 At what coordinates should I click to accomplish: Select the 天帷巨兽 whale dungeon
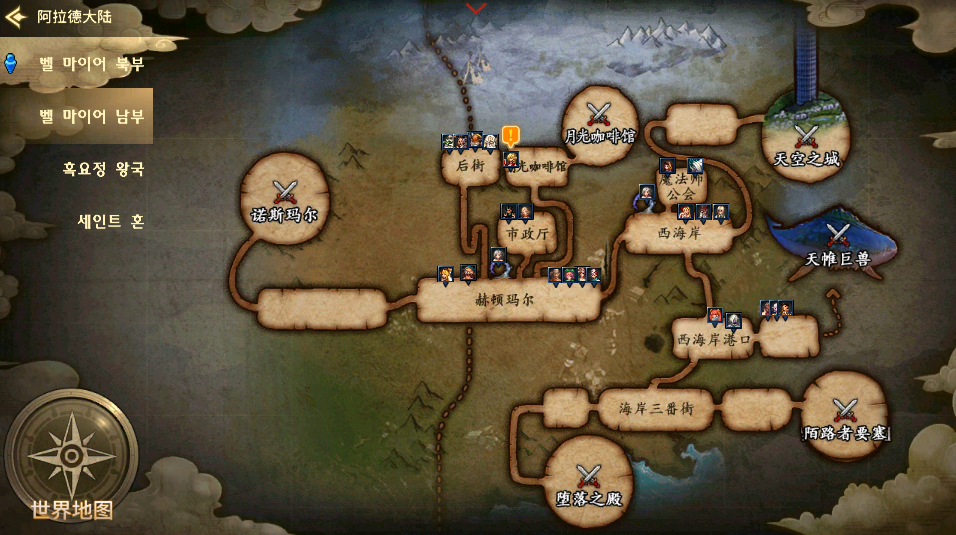coord(837,245)
